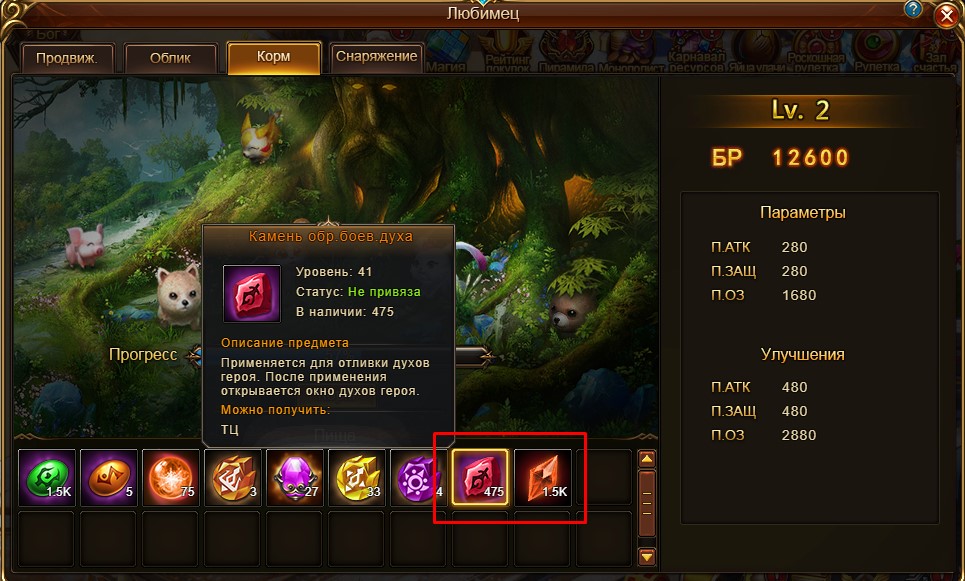965x581 pixels.
Task: Switch to the Продвиж. tab
Action: pos(66,58)
